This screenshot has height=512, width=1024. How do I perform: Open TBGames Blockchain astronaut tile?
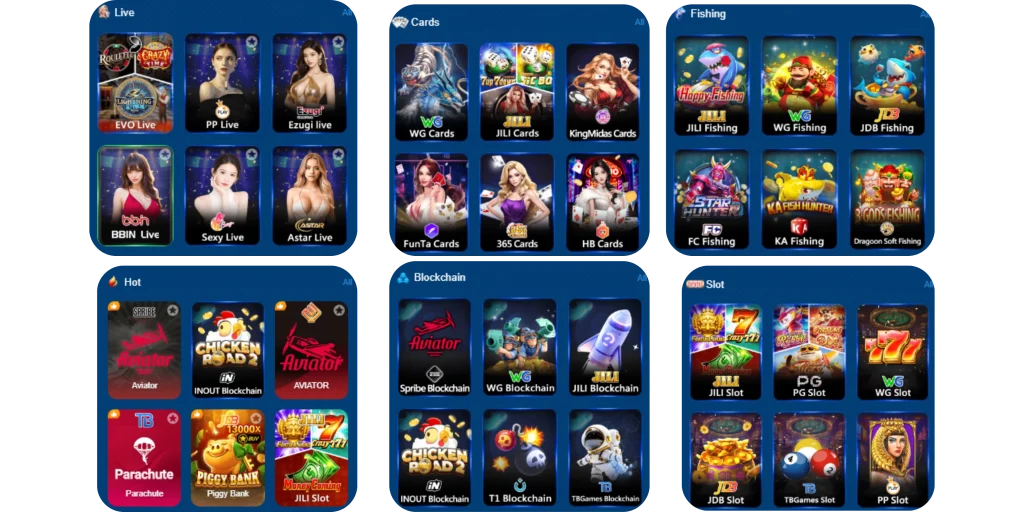[606, 456]
